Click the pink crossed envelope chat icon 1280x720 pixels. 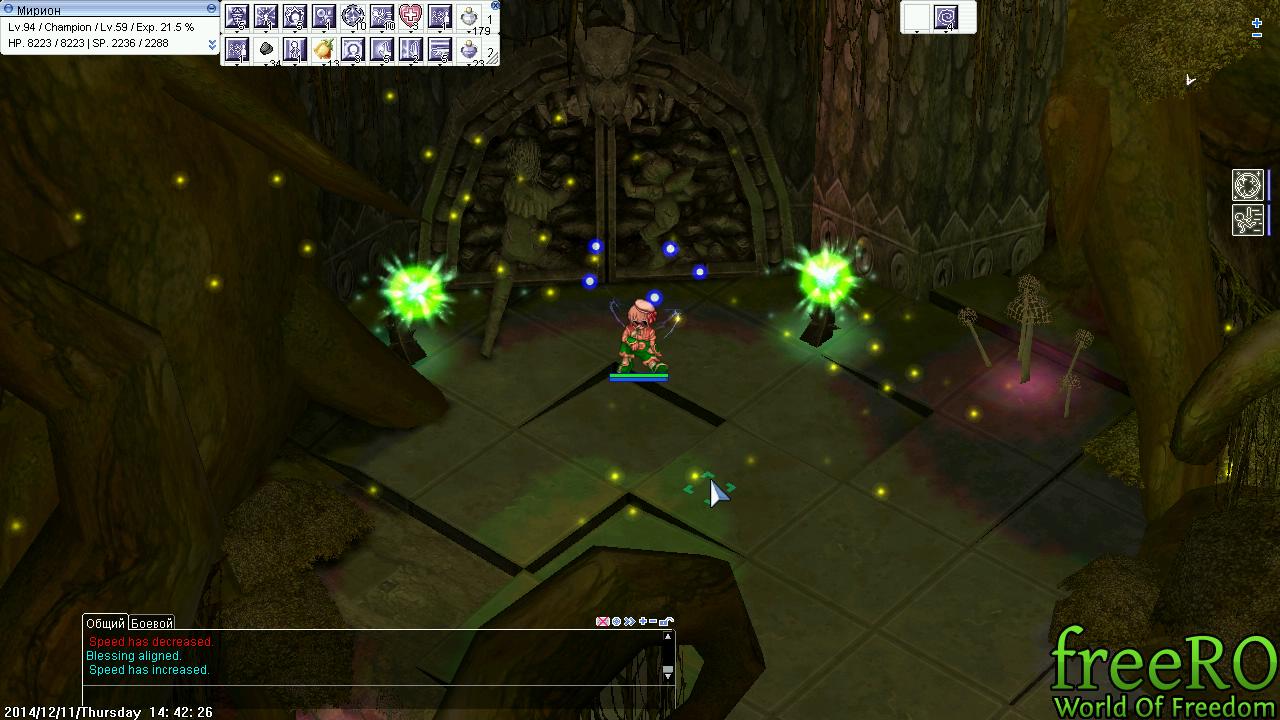[602, 622]
